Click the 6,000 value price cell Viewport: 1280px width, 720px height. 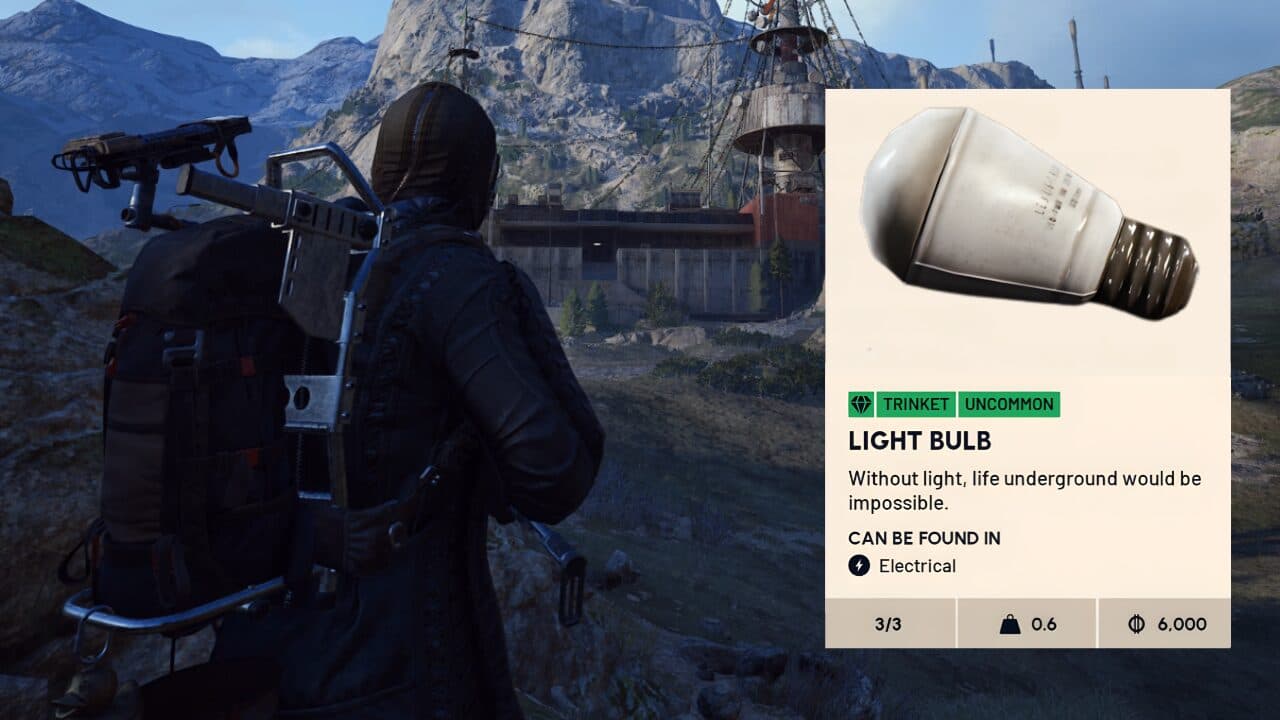coord(1180,623)
